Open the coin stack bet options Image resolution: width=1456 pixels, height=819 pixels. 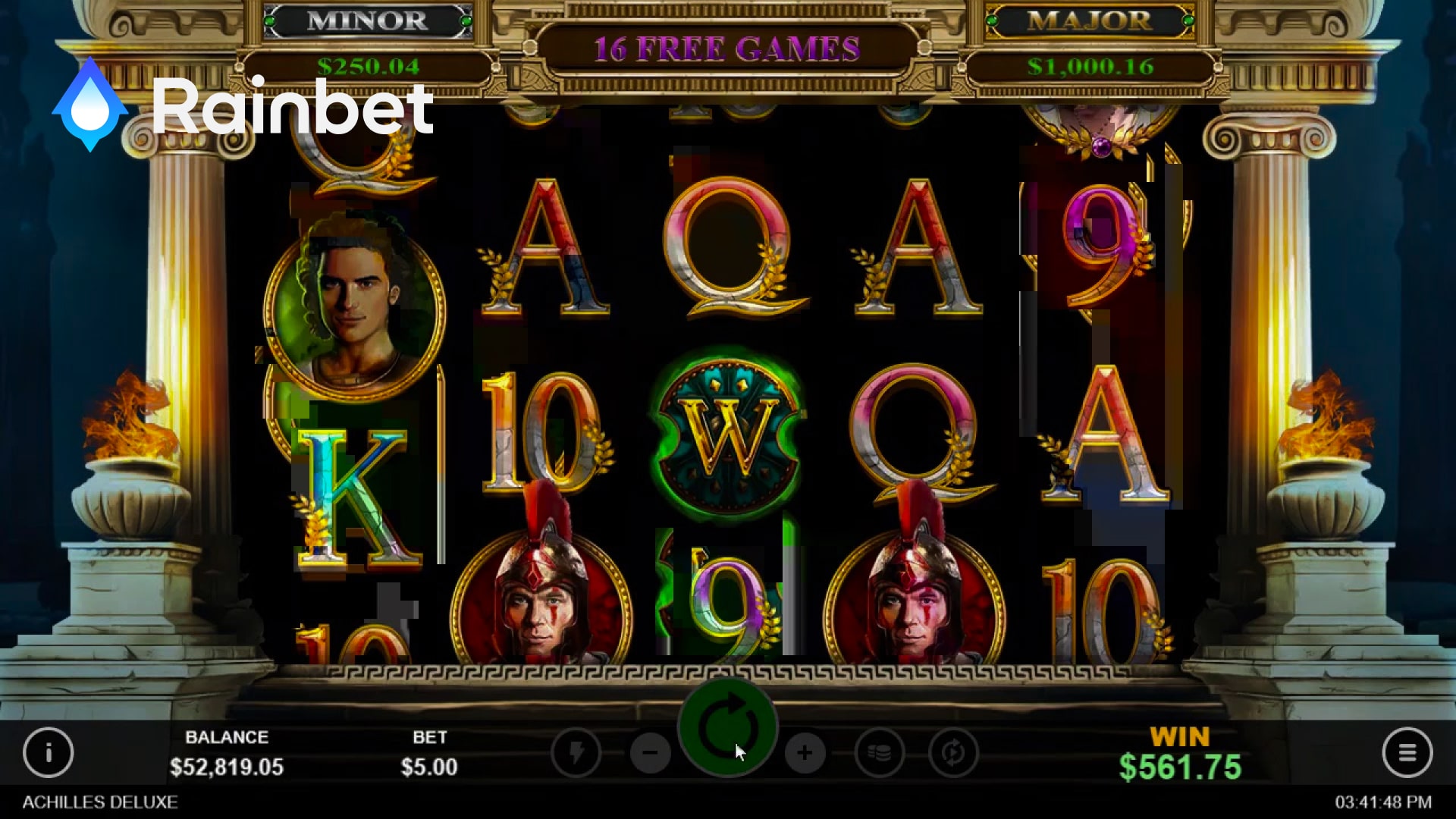[879, 753]
